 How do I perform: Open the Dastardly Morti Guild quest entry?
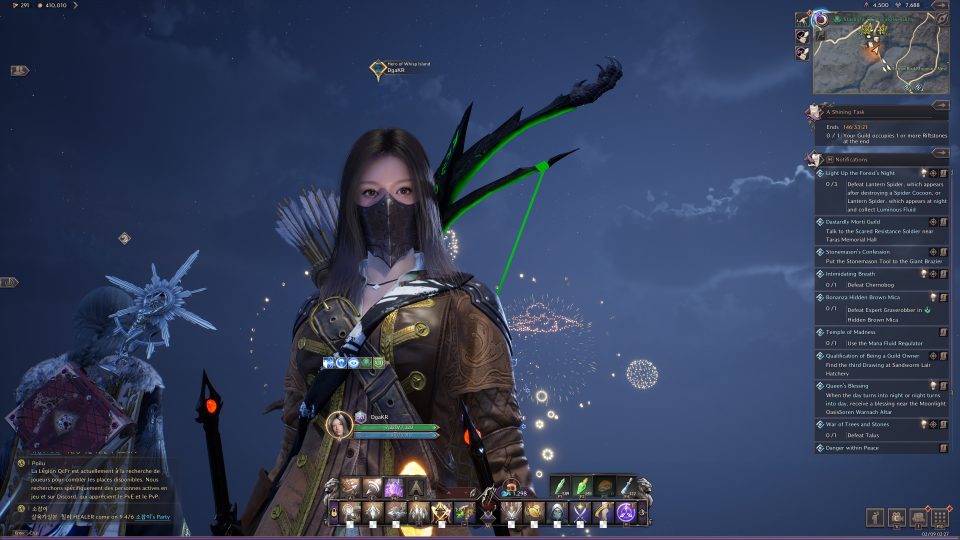[x=861, y=221]
